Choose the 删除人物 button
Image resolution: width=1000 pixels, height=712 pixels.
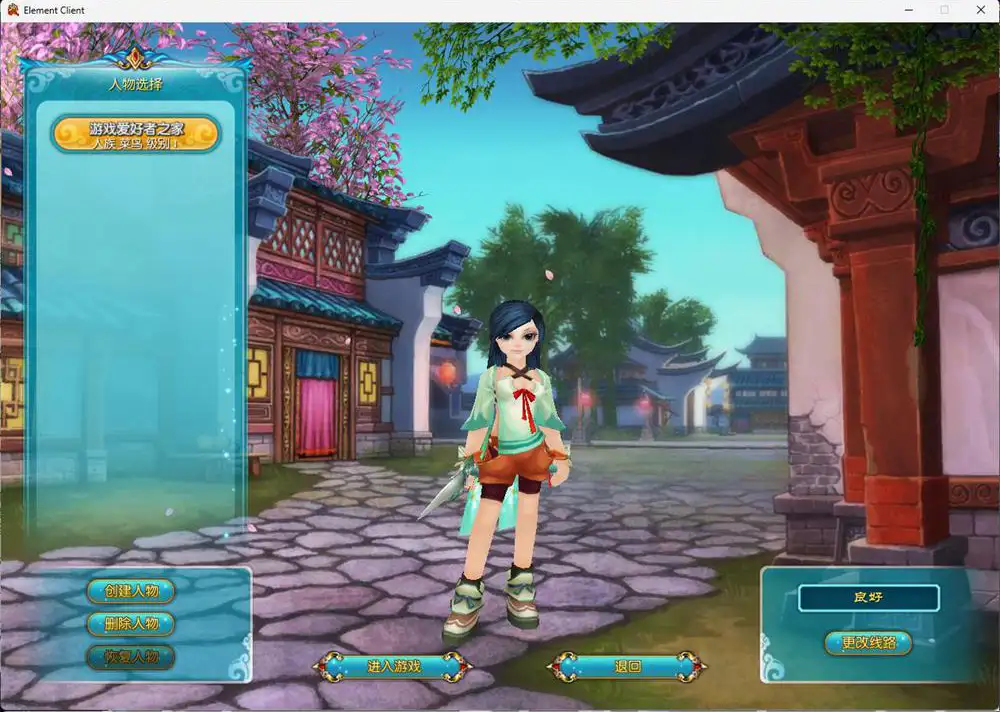131,624
